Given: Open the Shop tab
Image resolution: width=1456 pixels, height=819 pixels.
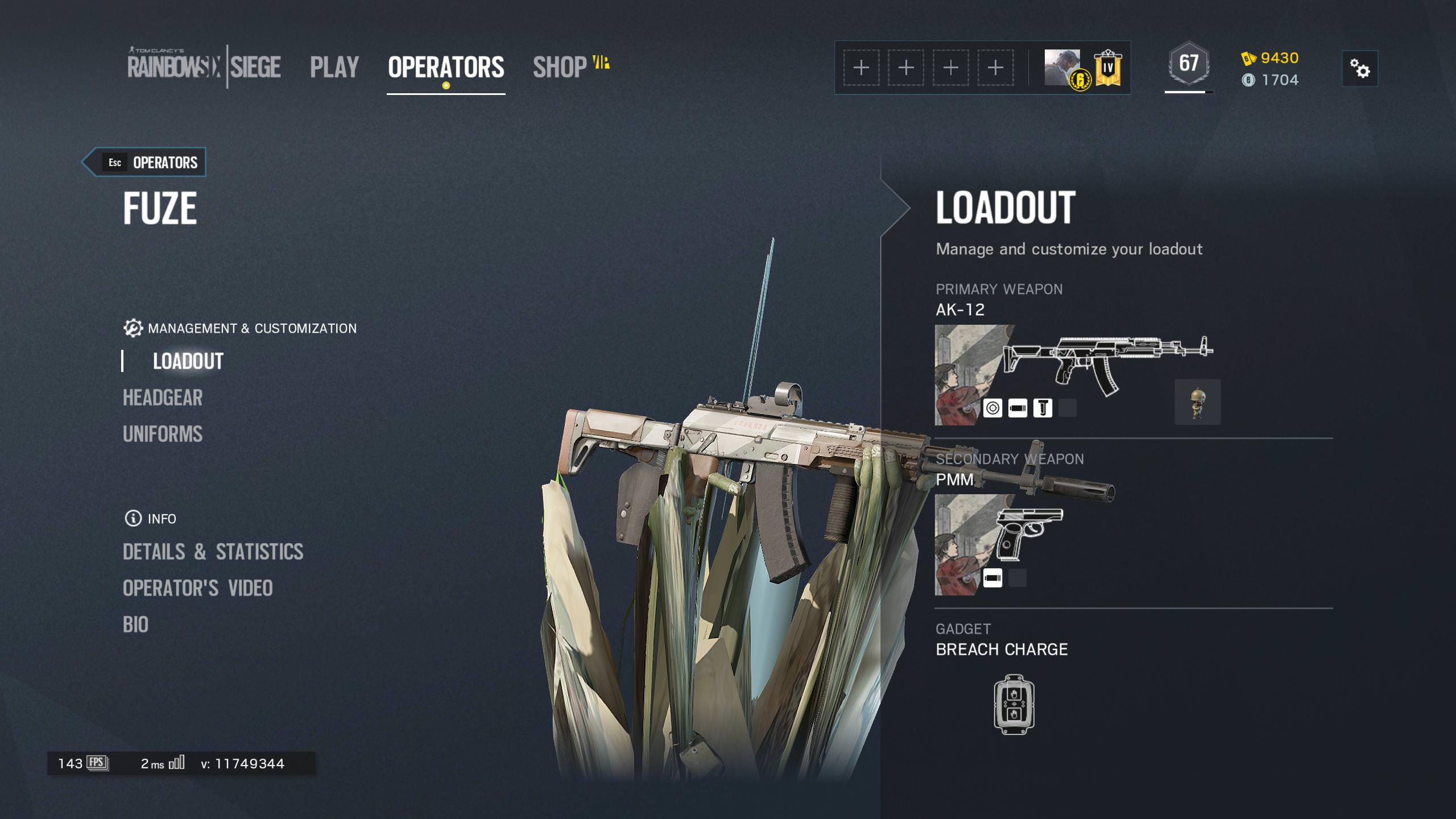Looking at the screenshot, I should [x=560, y=67].
